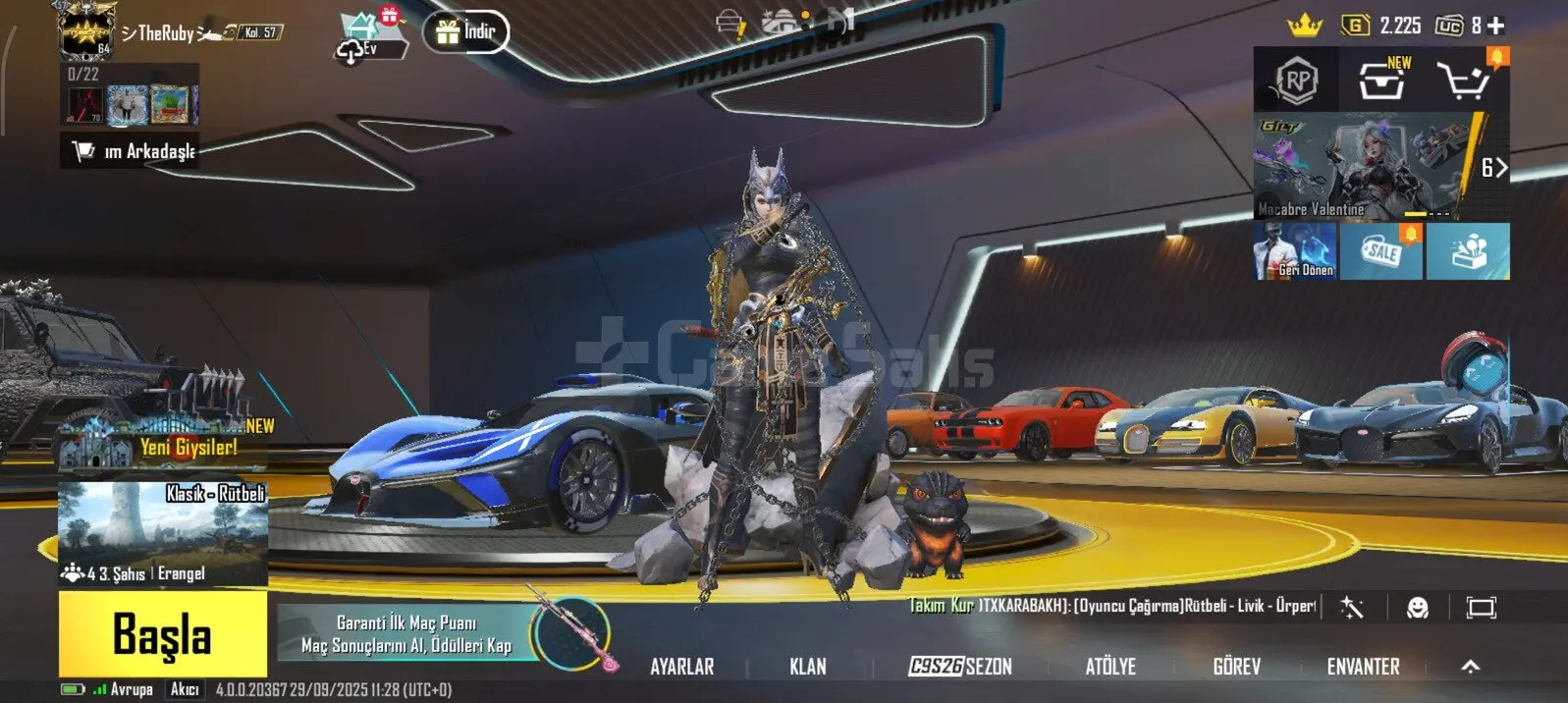1568x703 pixels.
Task: Start the match with Başla button
Action: point(163,634)
